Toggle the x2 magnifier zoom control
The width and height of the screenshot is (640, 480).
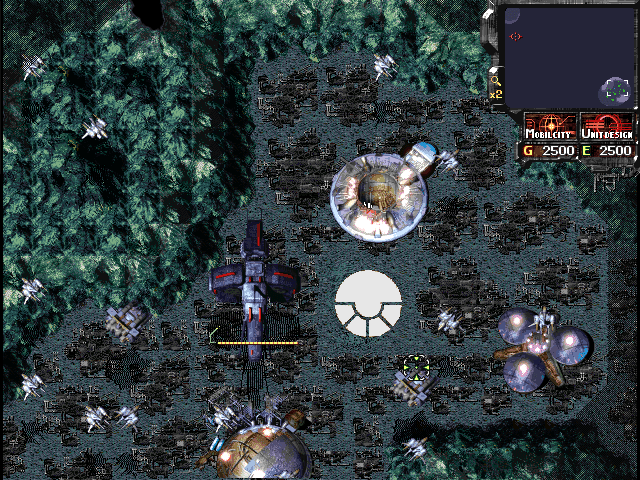(495, 86)
